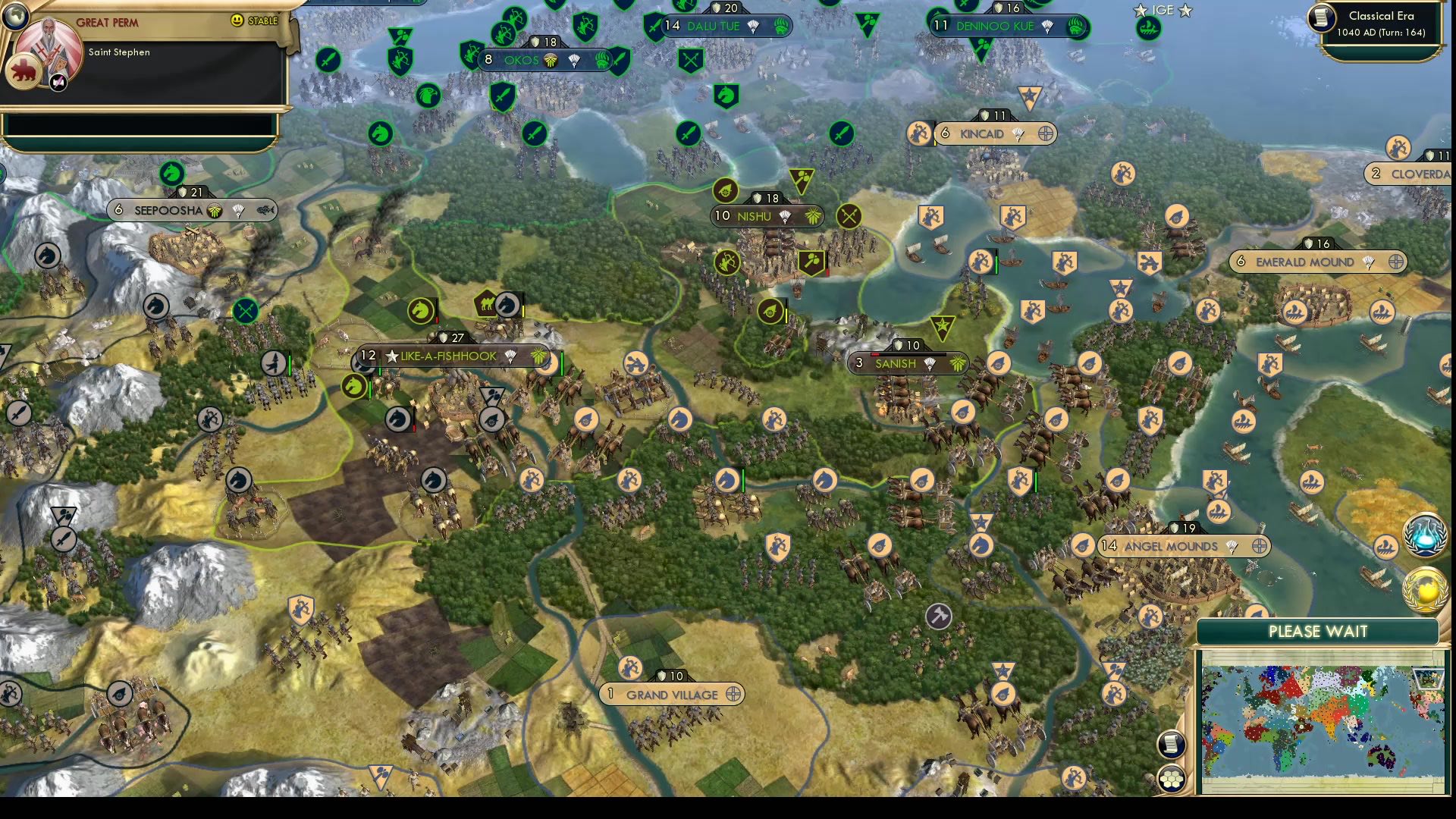1456x819 pixels.
Task: Click the smiley face happiness indicator
Action: point(237,22)
